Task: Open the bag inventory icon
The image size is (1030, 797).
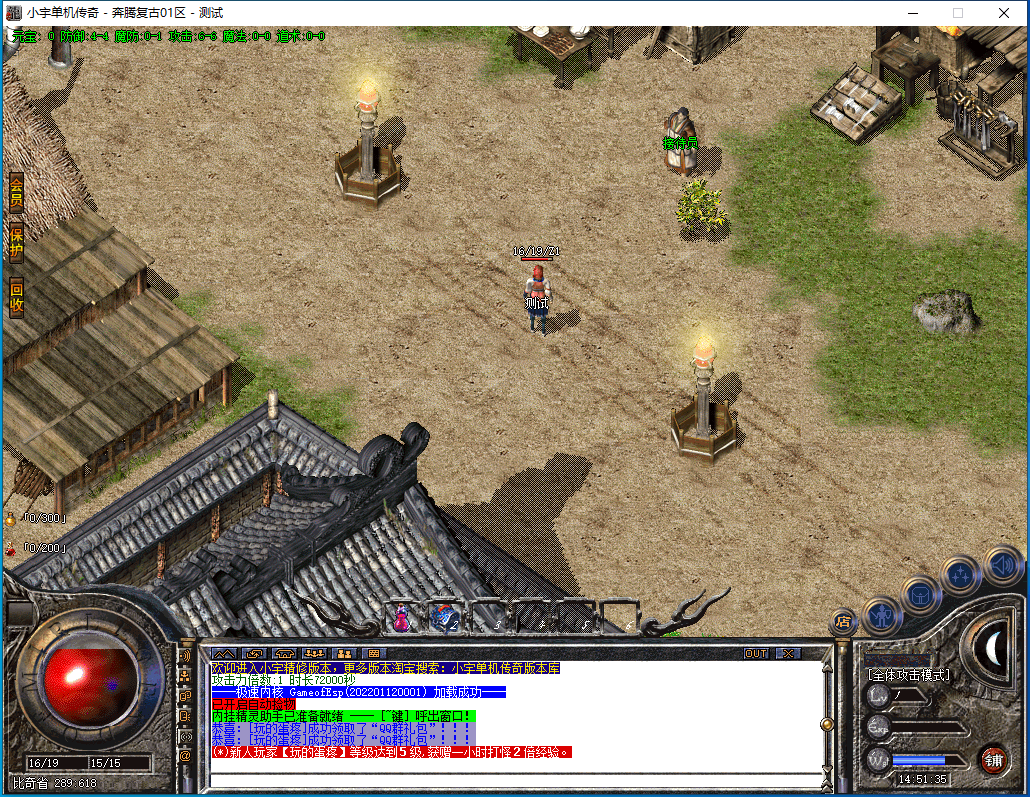Action: [x=920, y=594]
